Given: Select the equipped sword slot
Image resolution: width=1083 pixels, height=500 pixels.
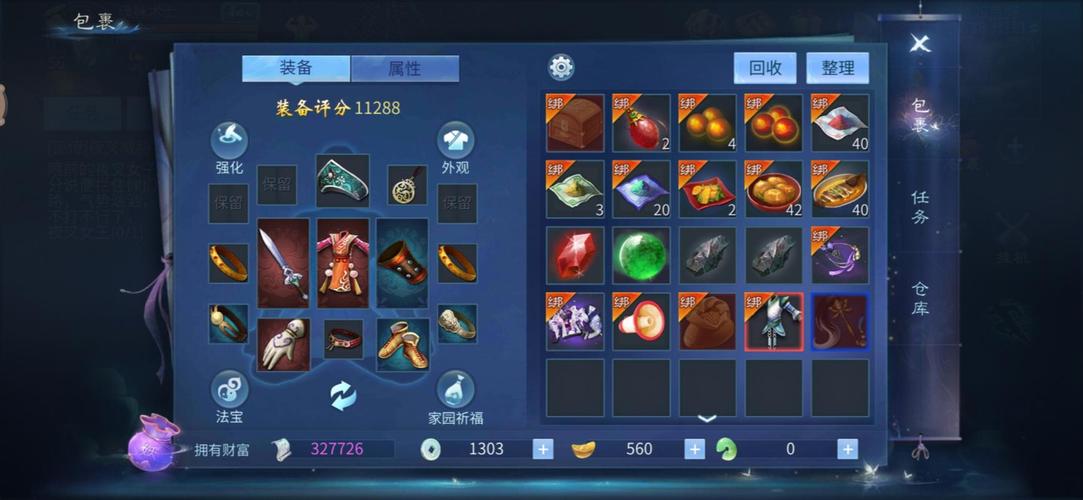Looking at the screenshot, I should pyautogui.click(x=283, y=263).
